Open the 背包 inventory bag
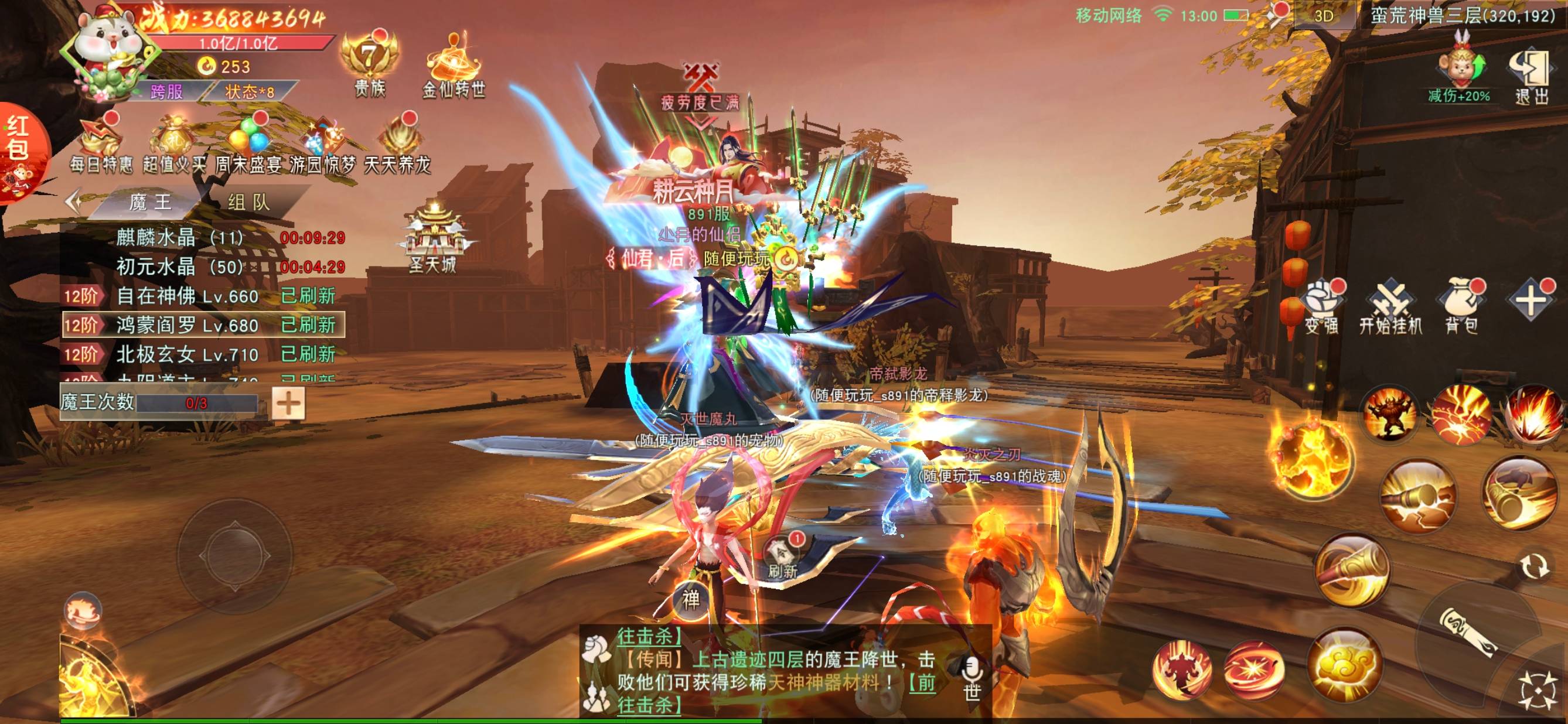The image size is (1568, 724). tap(1461, 308)
